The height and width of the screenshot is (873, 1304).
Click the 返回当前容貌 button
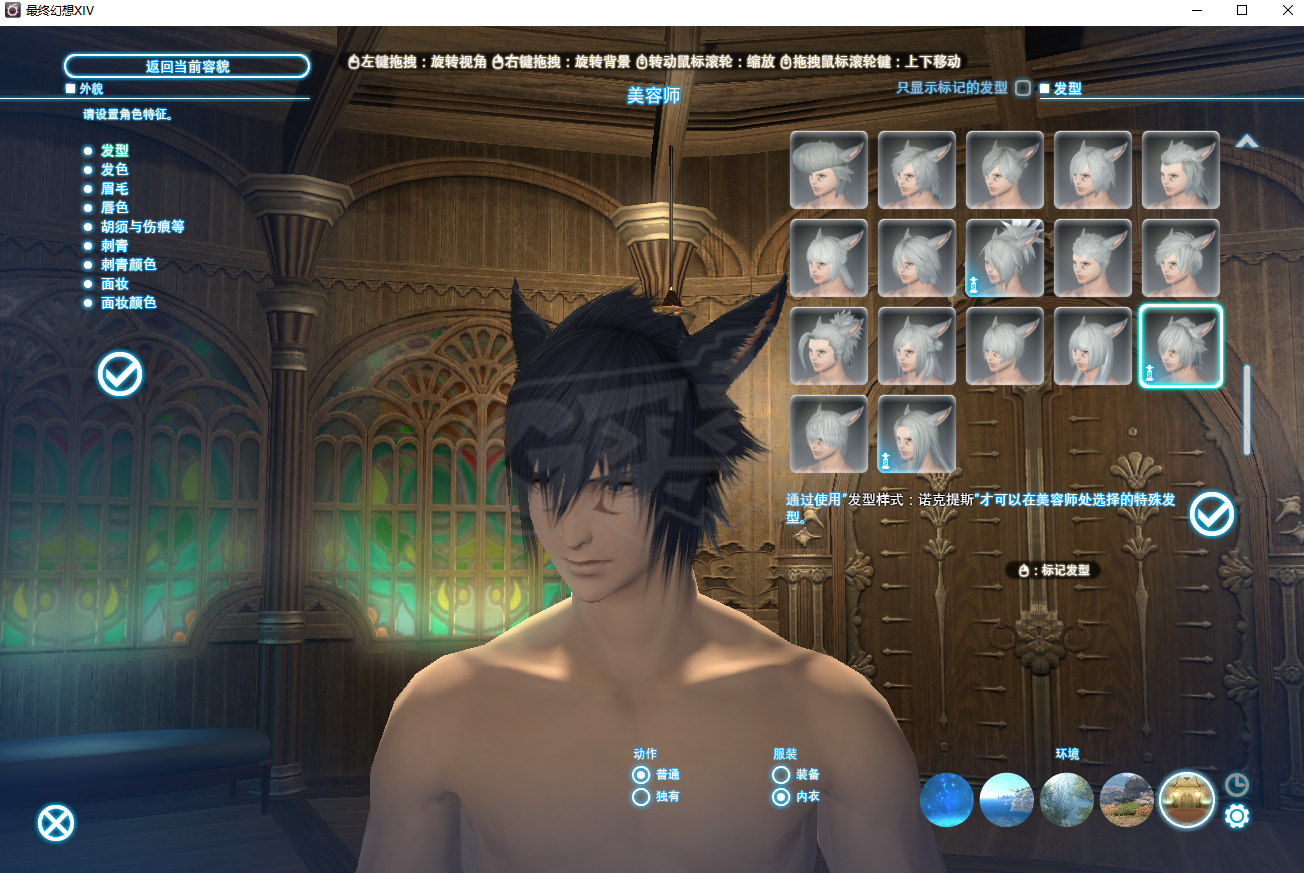pos(187,67)
